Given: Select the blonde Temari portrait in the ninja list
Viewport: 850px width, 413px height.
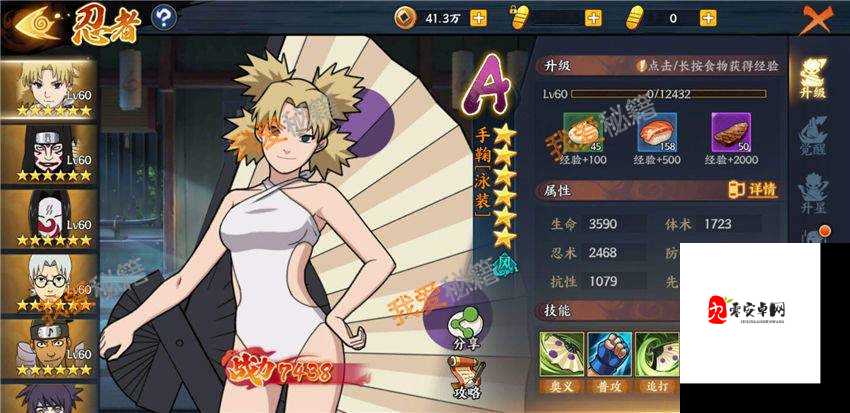Looking at the screenshot, I should [x=48, y=88].
